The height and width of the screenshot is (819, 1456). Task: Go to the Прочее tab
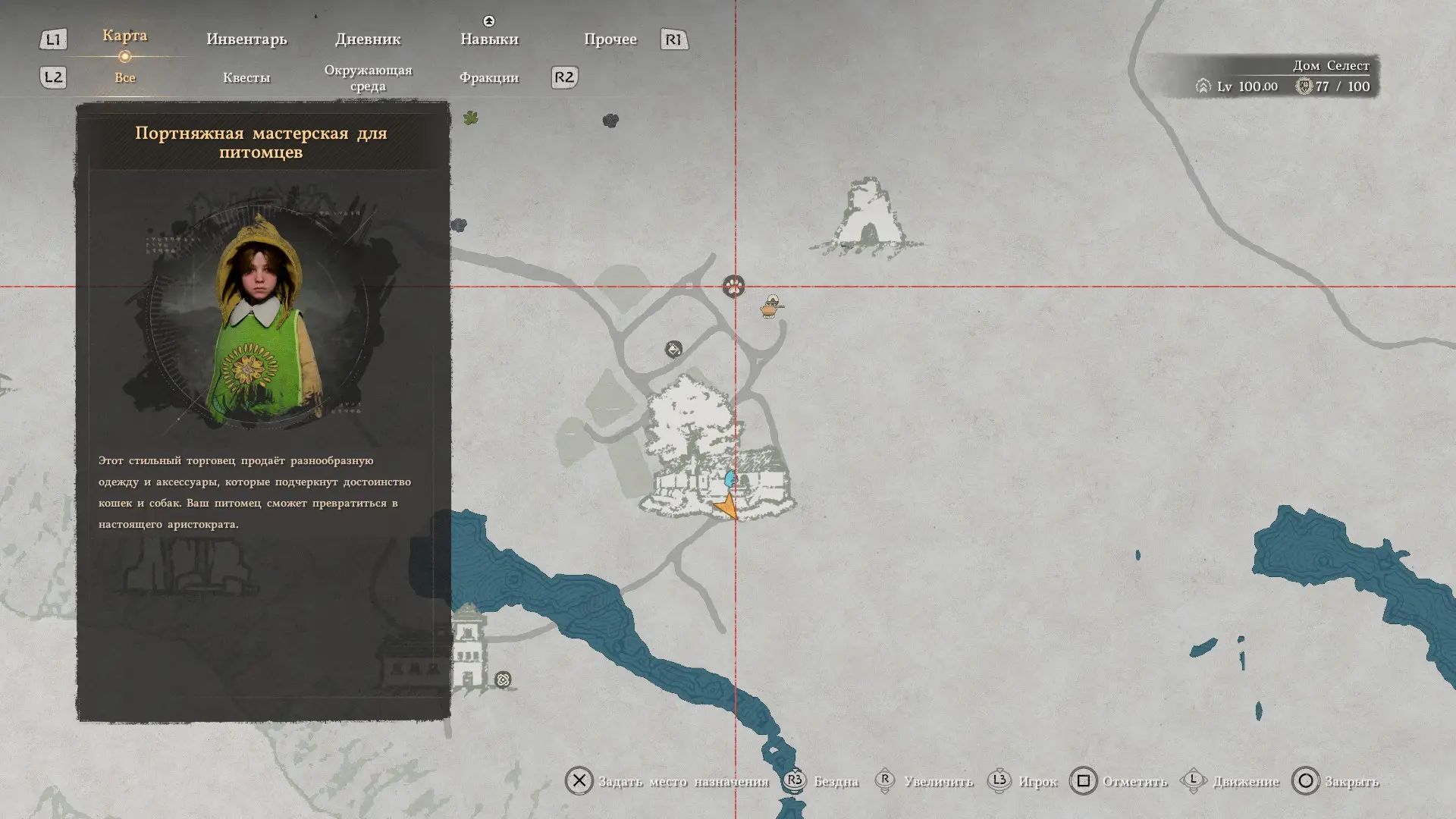point(610,39)
